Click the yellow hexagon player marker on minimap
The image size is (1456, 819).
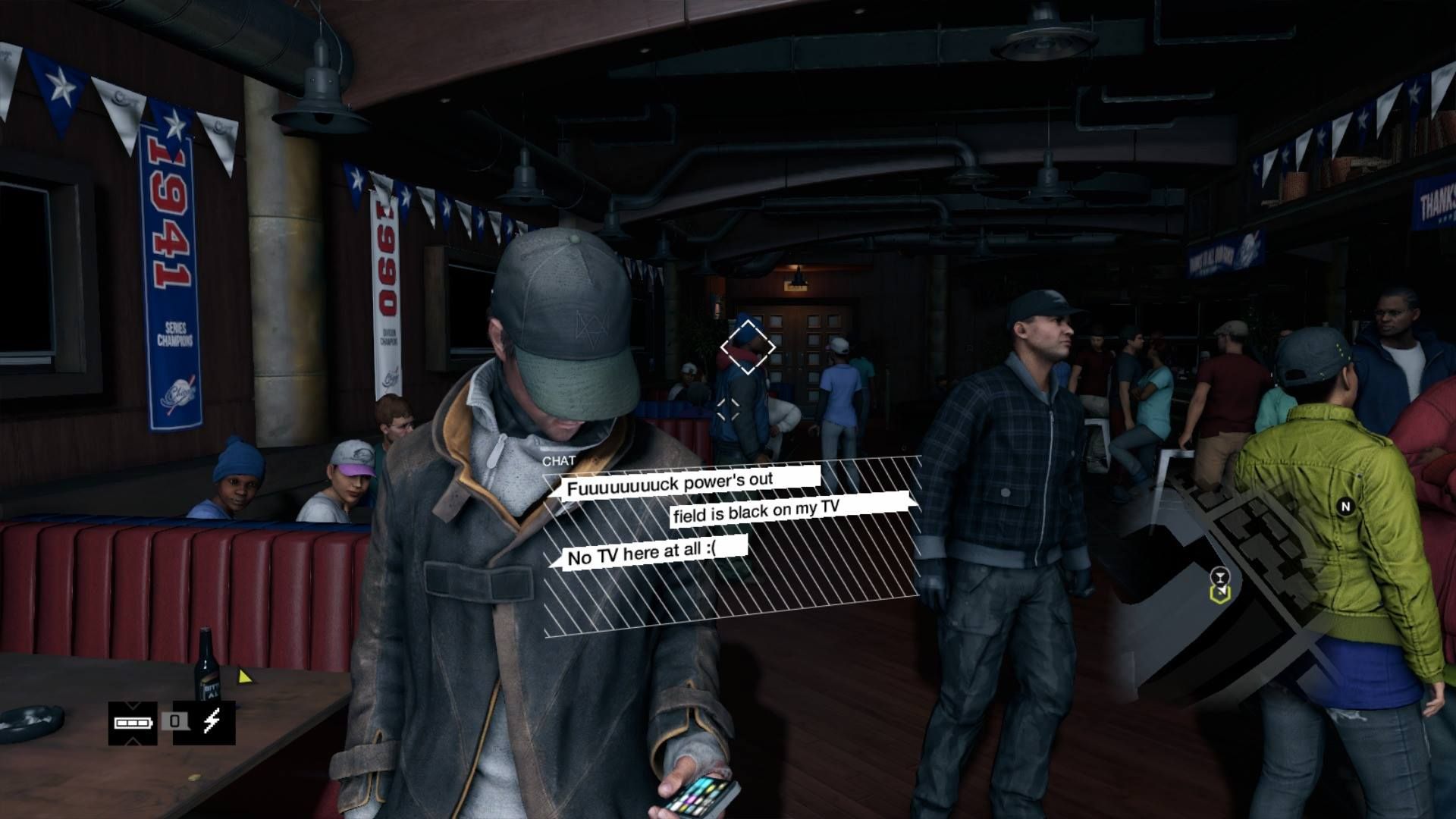point(1219,595)
